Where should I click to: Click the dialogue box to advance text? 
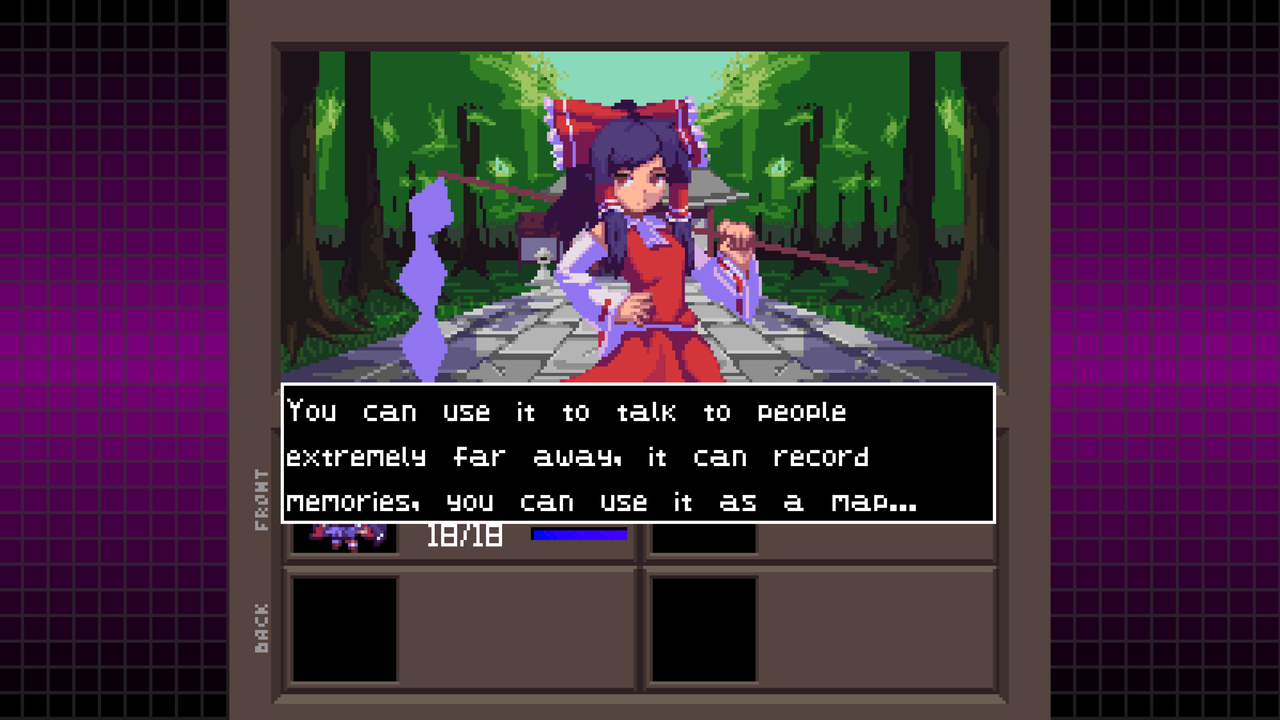coord(638,456)
